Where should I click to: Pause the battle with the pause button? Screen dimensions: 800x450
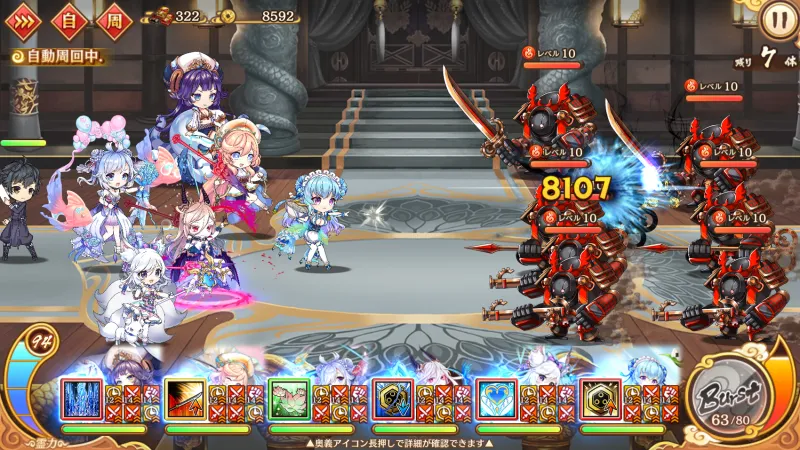click(776, 19)
